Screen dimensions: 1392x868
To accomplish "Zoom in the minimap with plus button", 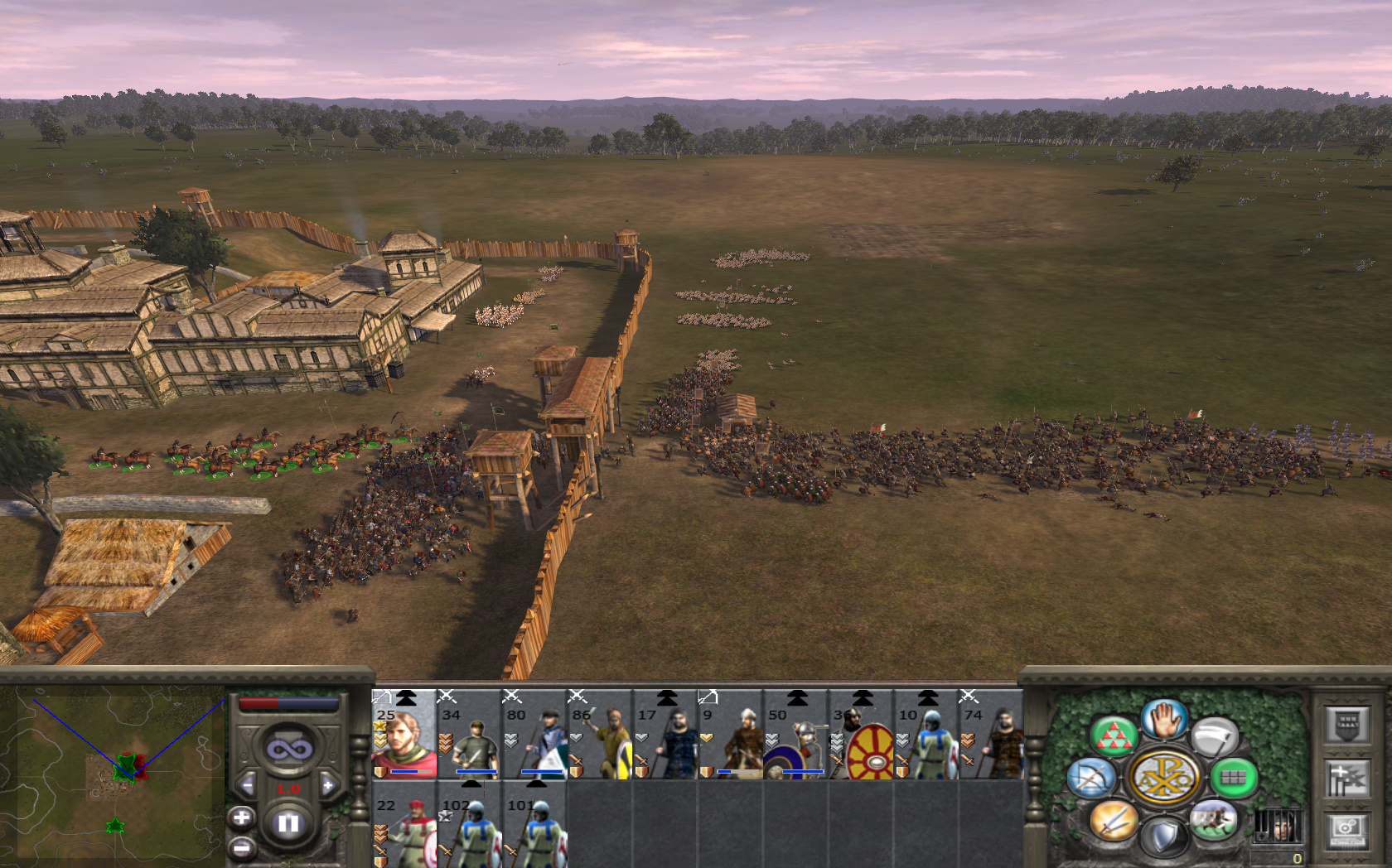I will click(241, 818).
